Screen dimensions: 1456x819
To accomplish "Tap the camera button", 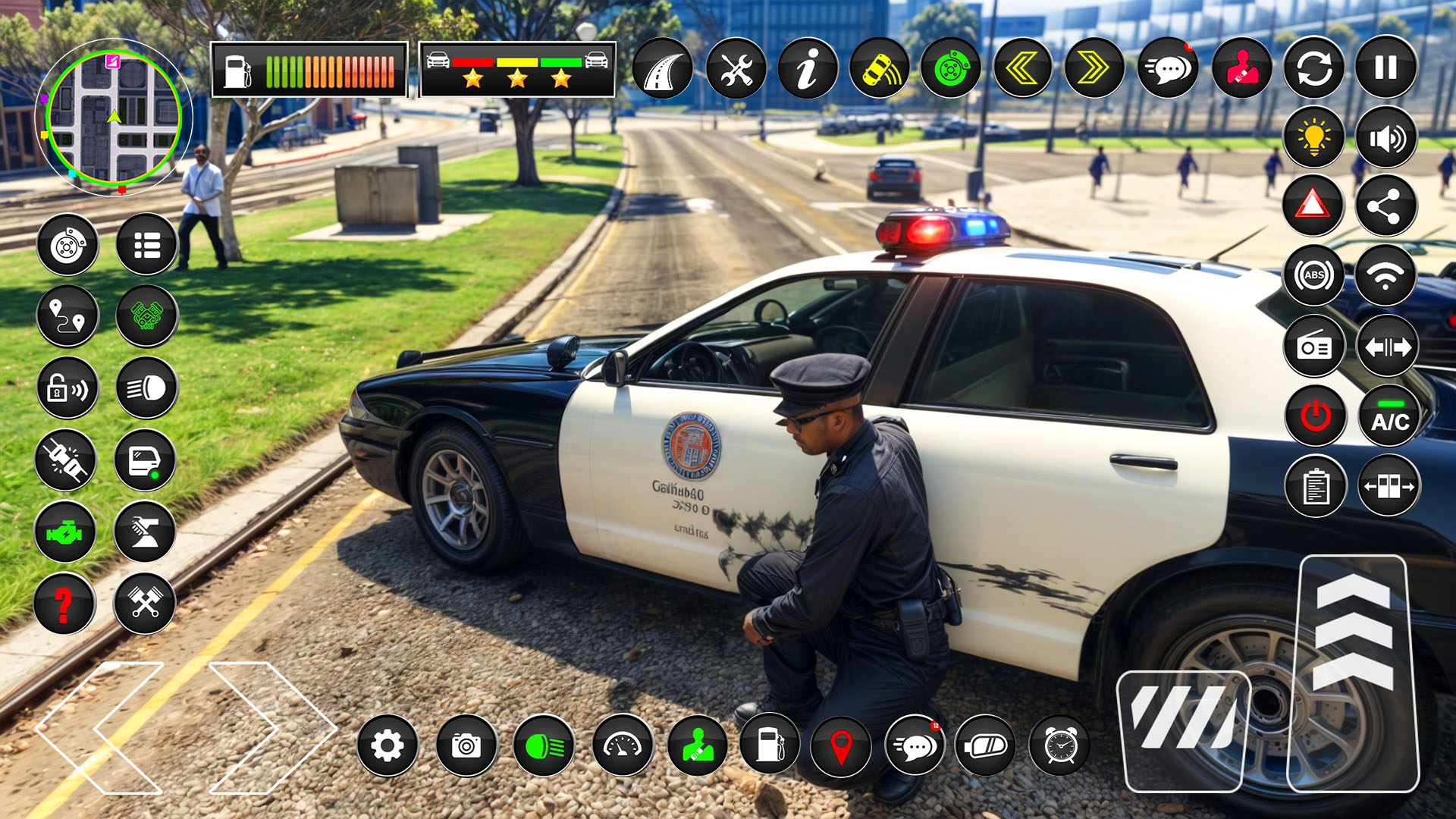I will click(x=466, y=746).
